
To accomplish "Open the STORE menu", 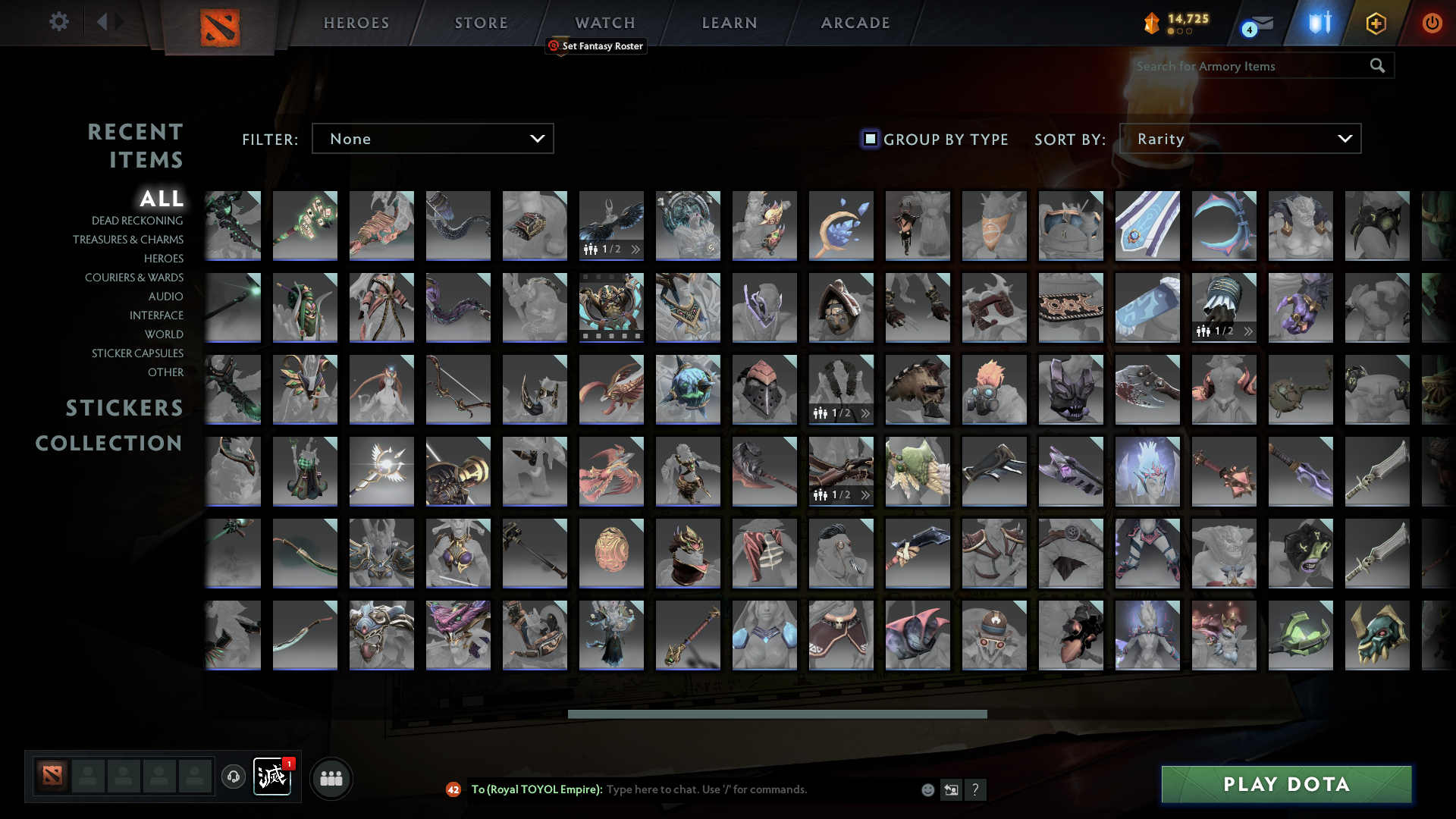I will [481, 23].
